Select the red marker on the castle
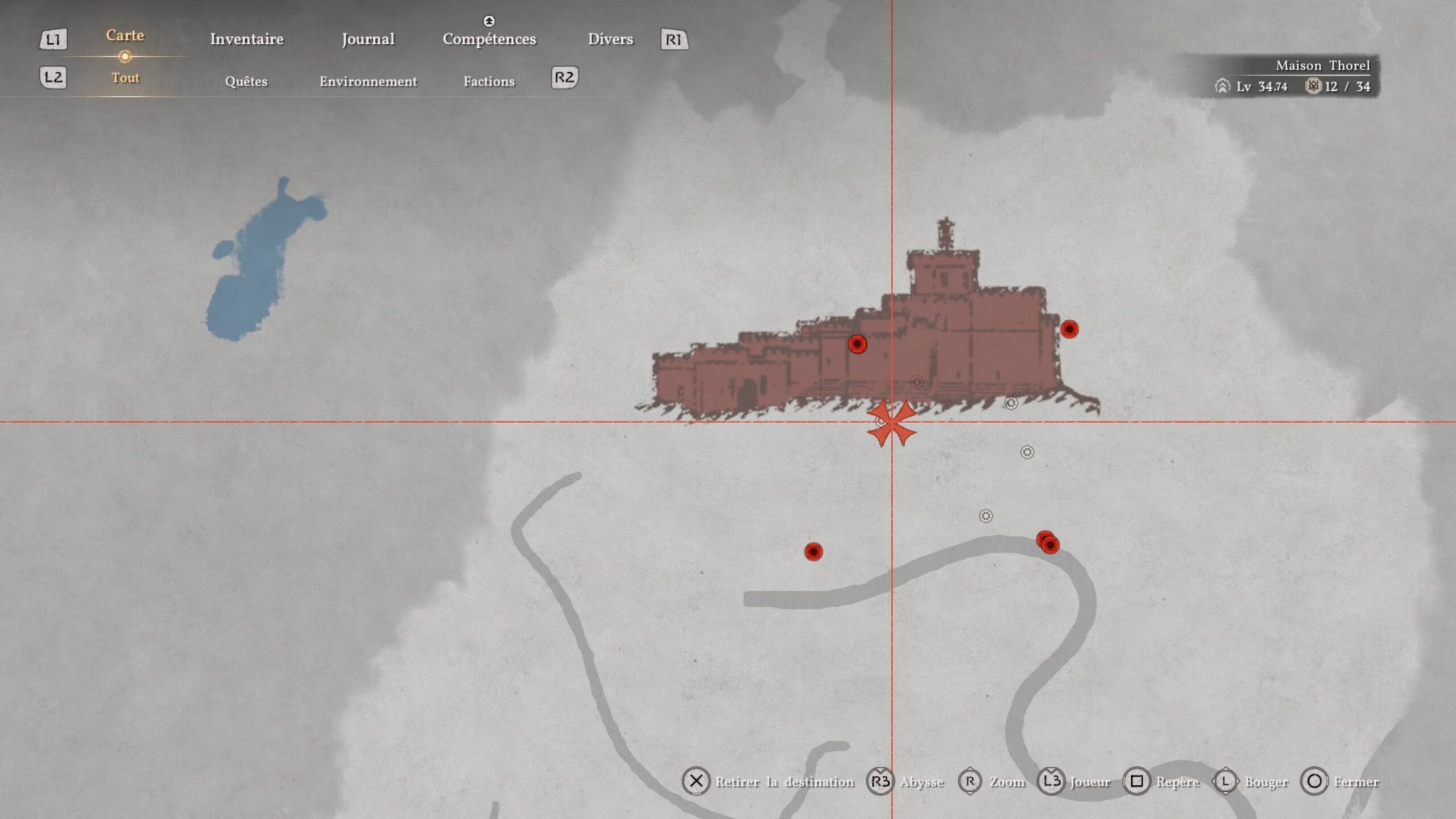 point(857,344)
